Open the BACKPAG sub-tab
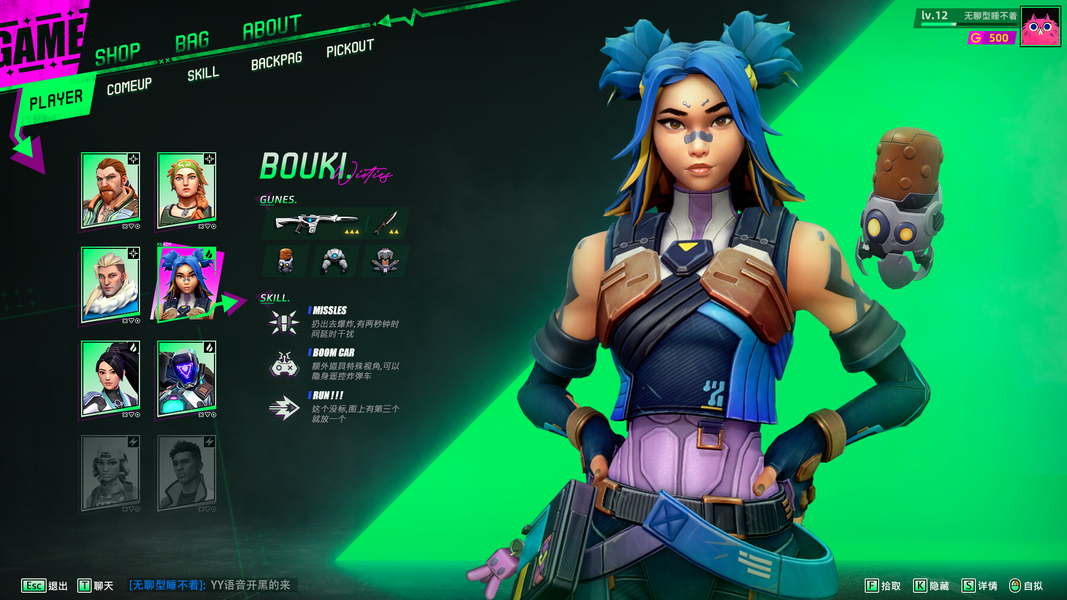 coord(276,62)
